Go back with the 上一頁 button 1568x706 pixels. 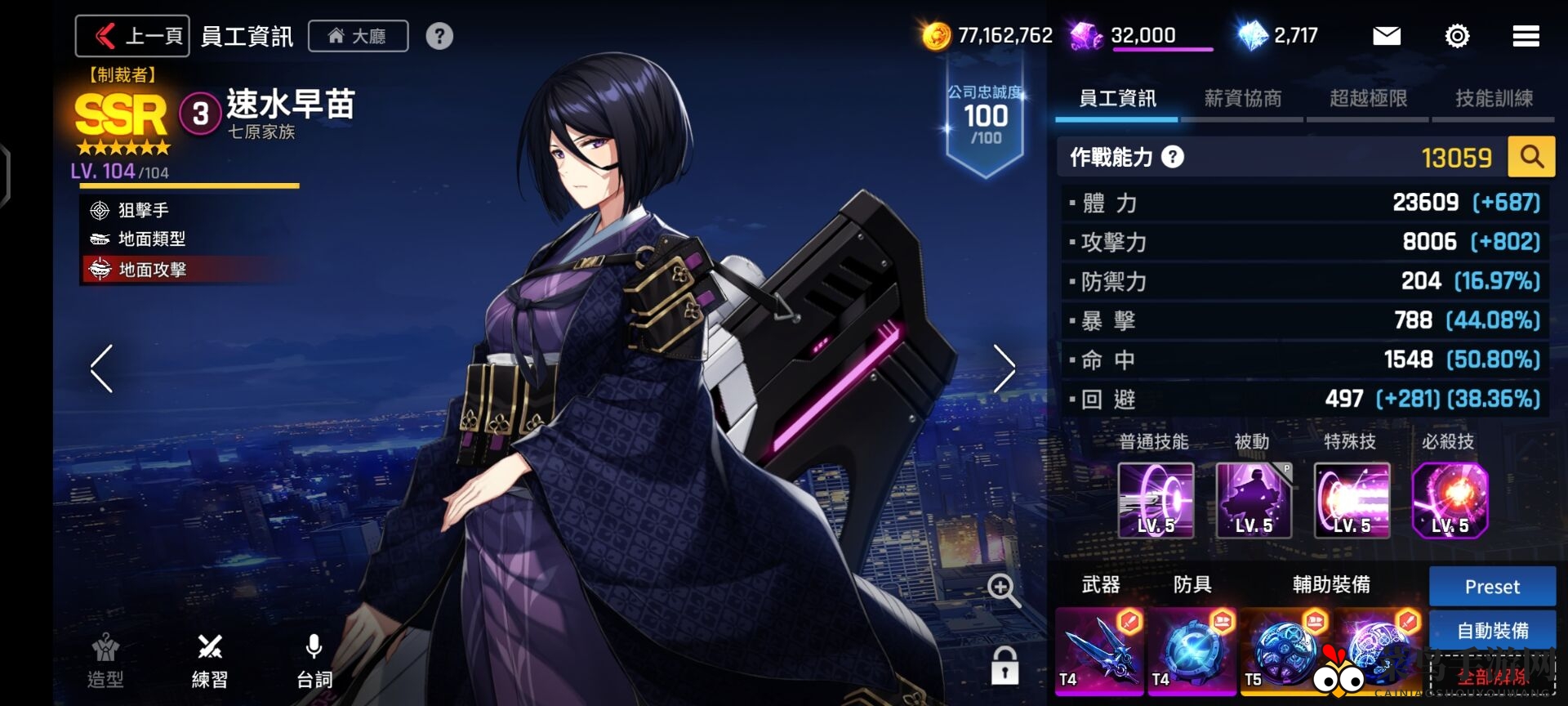[x=132, y=36]
